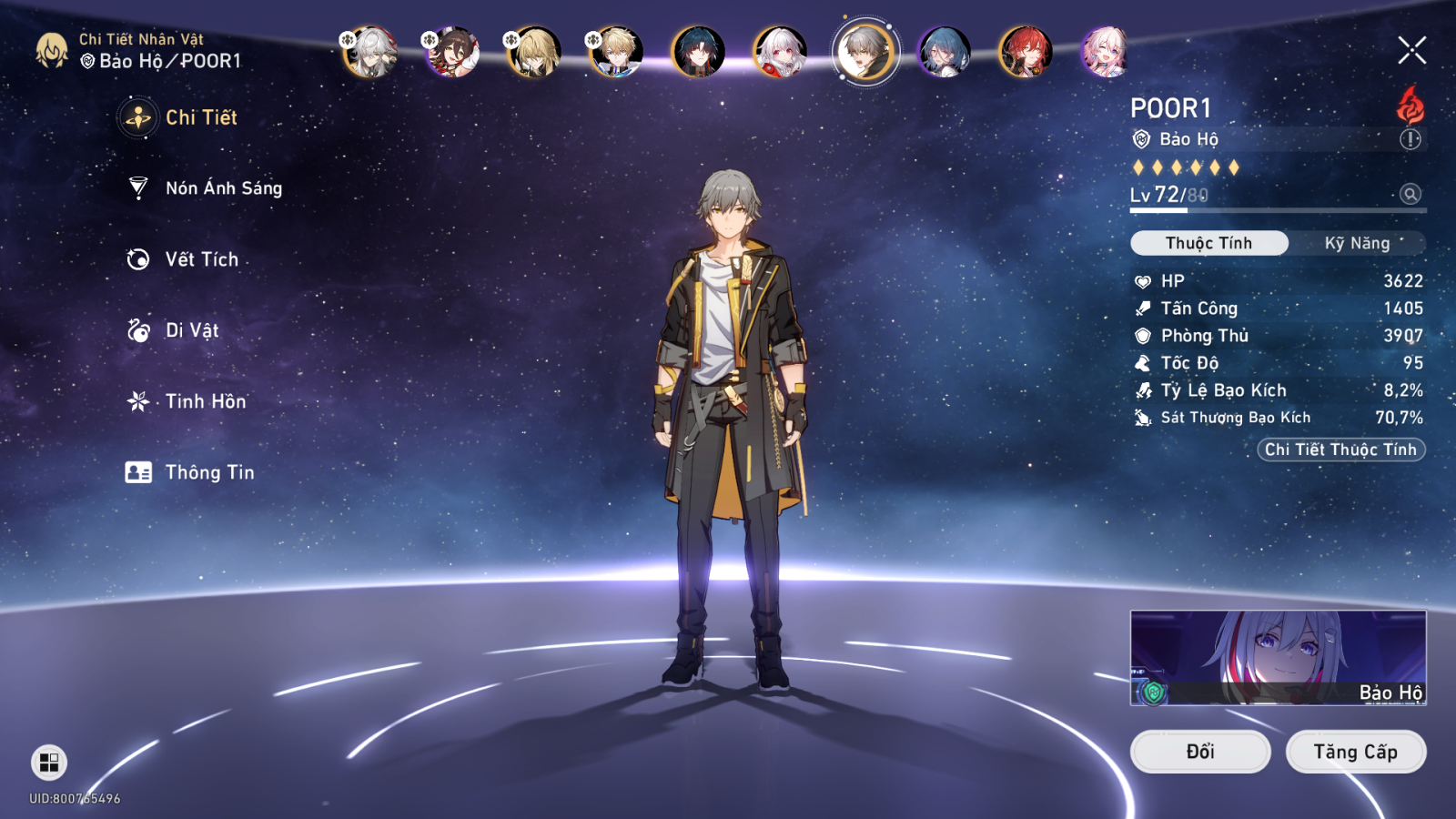The image size is (1456, 819).
Task: Pick the white-haired, red-eyed Clara portrait
Action: click(x=780, y=52)
